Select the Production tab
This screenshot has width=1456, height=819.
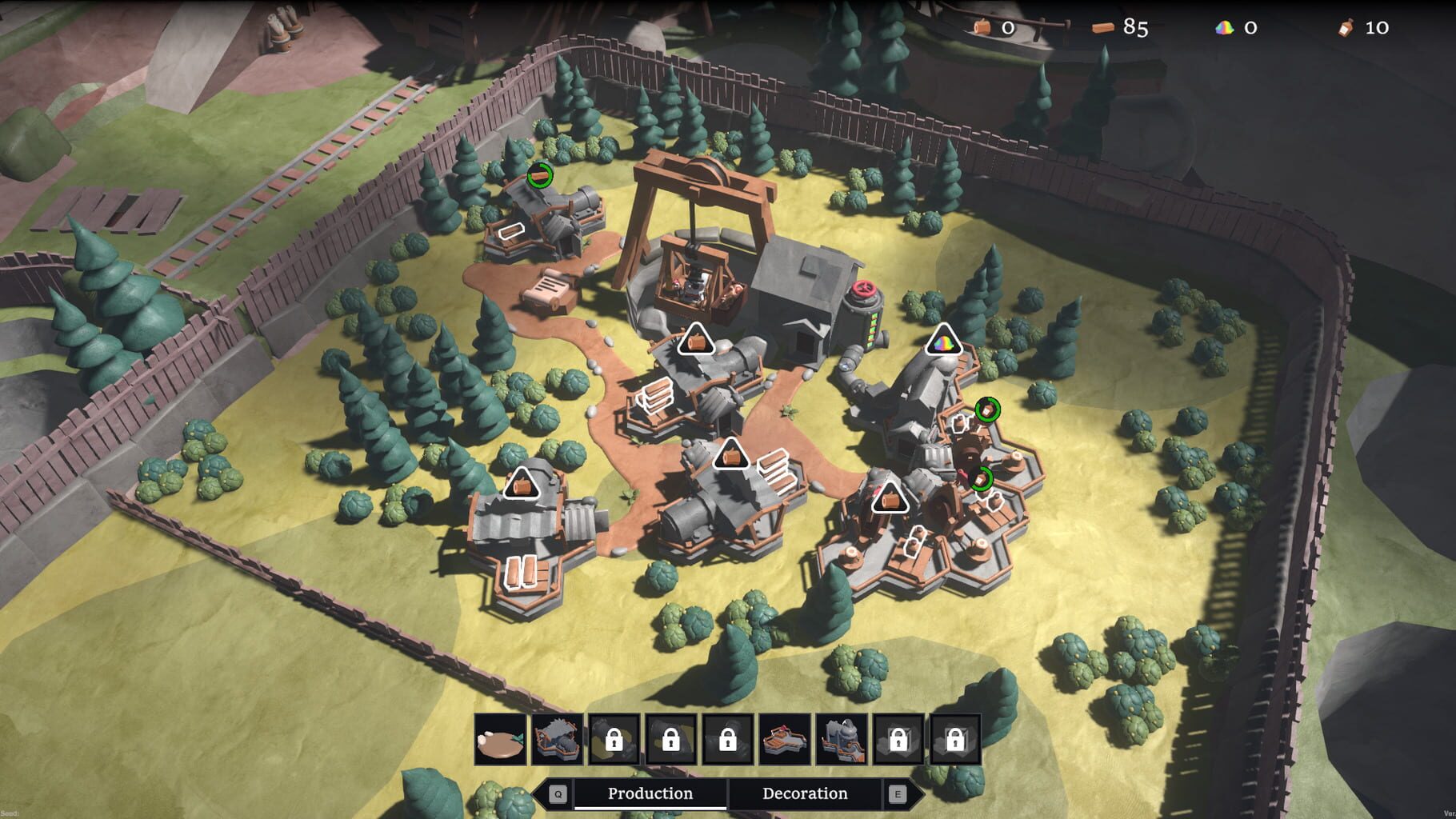pyautogui.click(x=650, y=793)
